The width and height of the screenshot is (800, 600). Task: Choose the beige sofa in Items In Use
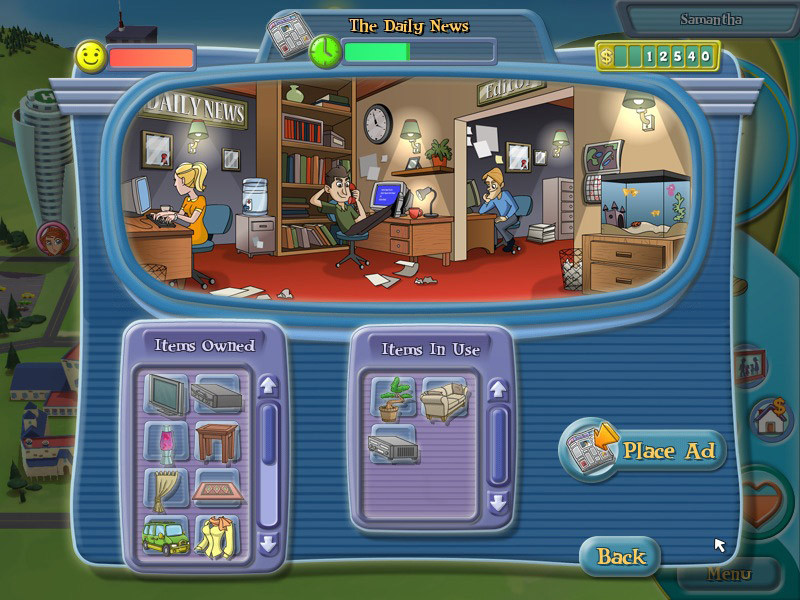click(445, 397)
